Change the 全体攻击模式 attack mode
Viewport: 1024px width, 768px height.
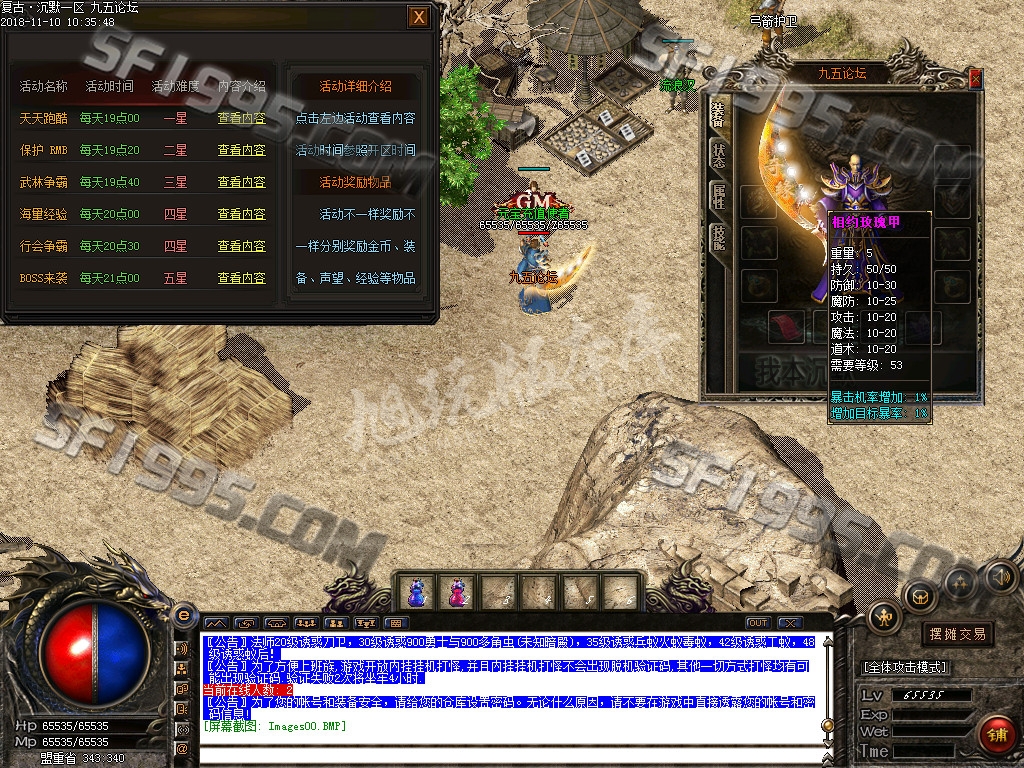904,667
